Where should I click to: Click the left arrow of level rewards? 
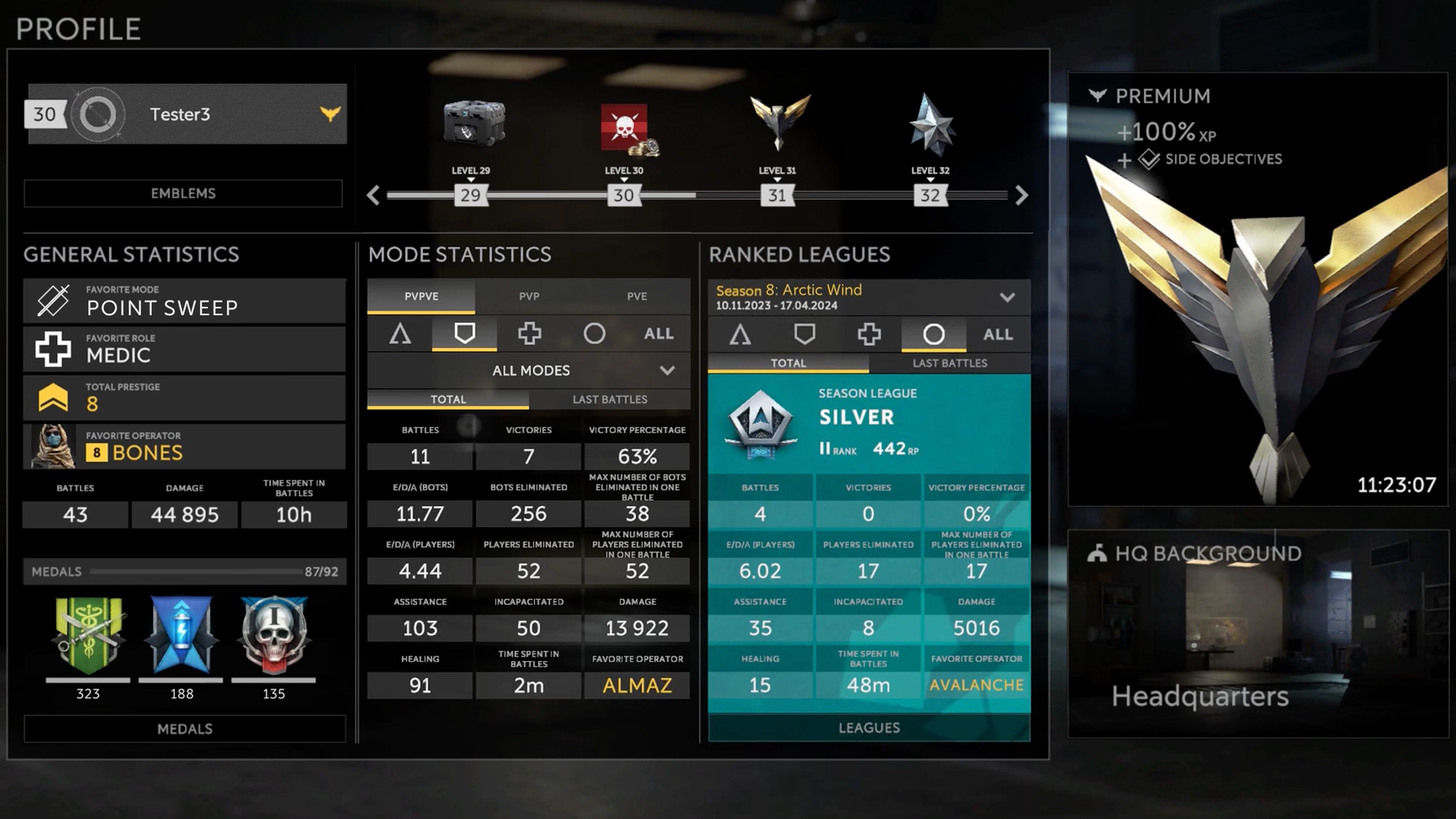[x=373, y=196]
